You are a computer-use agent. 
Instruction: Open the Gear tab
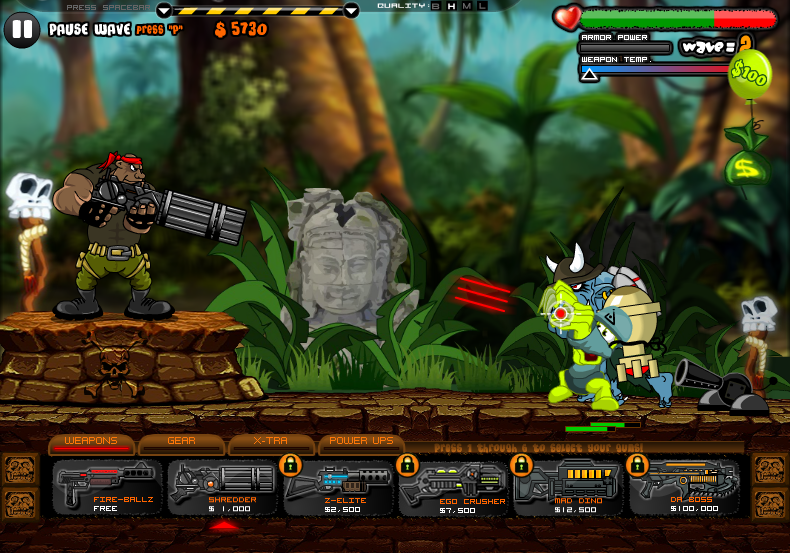point(181,442)
